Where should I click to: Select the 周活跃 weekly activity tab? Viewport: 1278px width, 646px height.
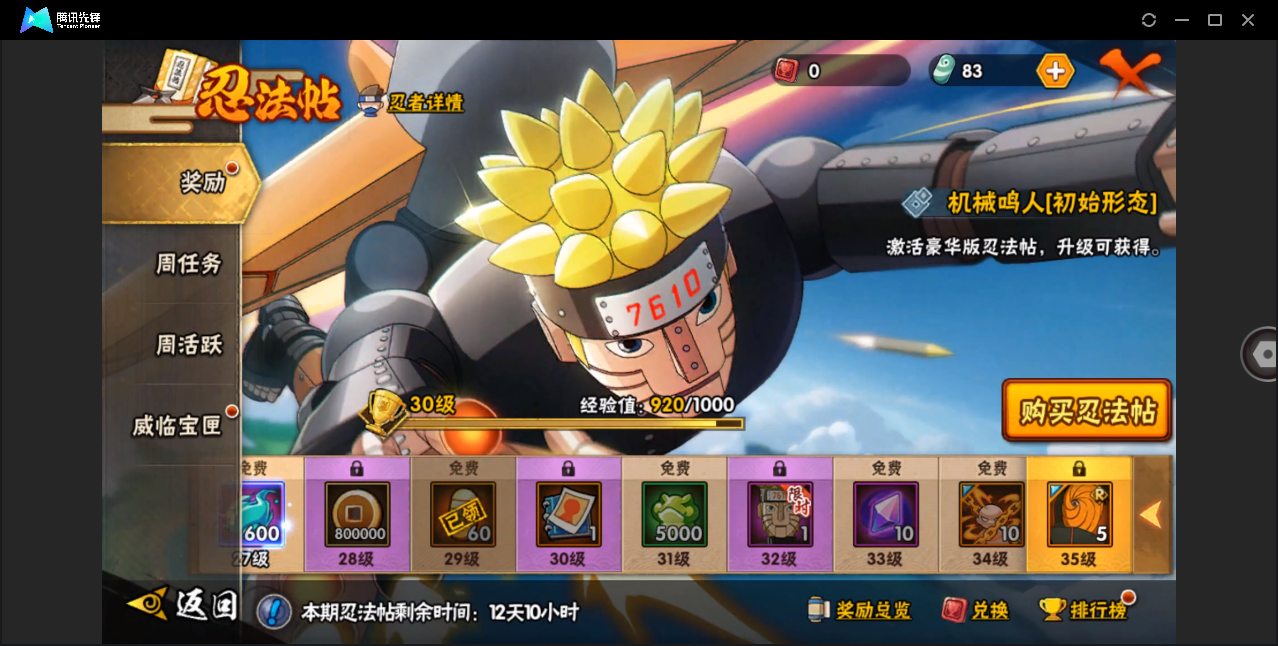(x=187, y=345)
